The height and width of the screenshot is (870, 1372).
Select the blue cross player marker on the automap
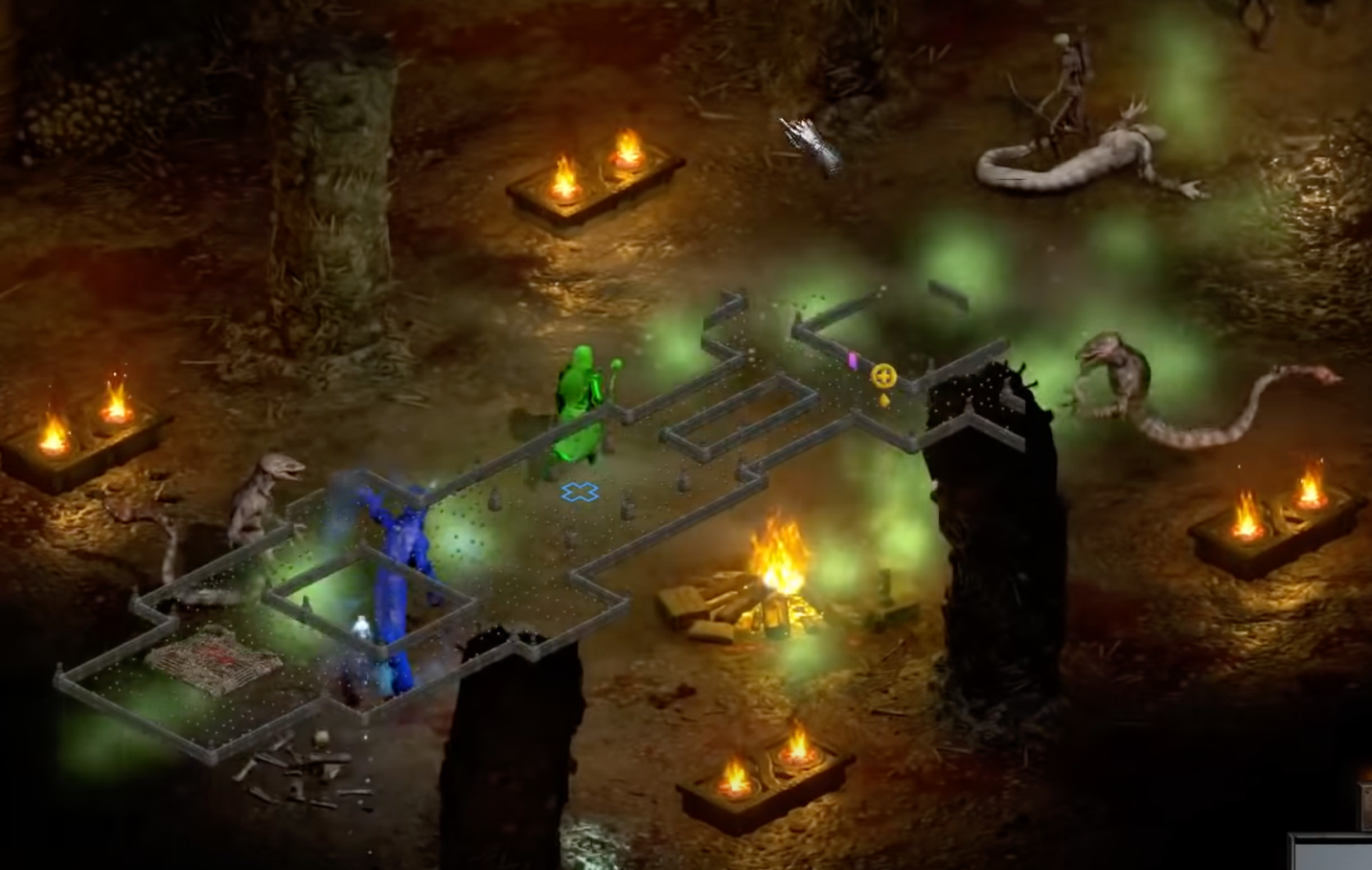click(x=580, y=492)
